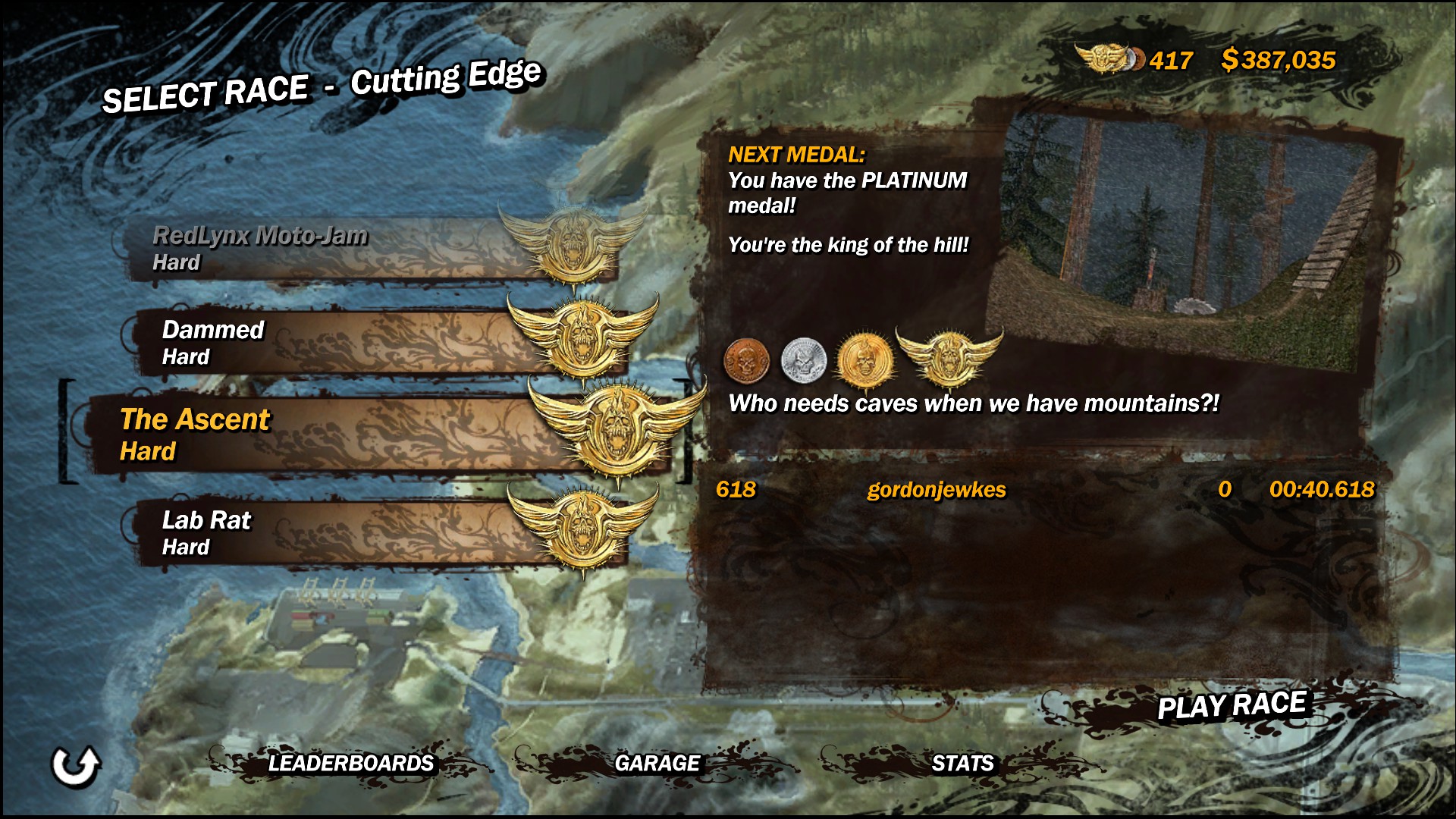Click the winged platinum medal icon
The image size is (1456, 819).
click(x=949, y=356)
